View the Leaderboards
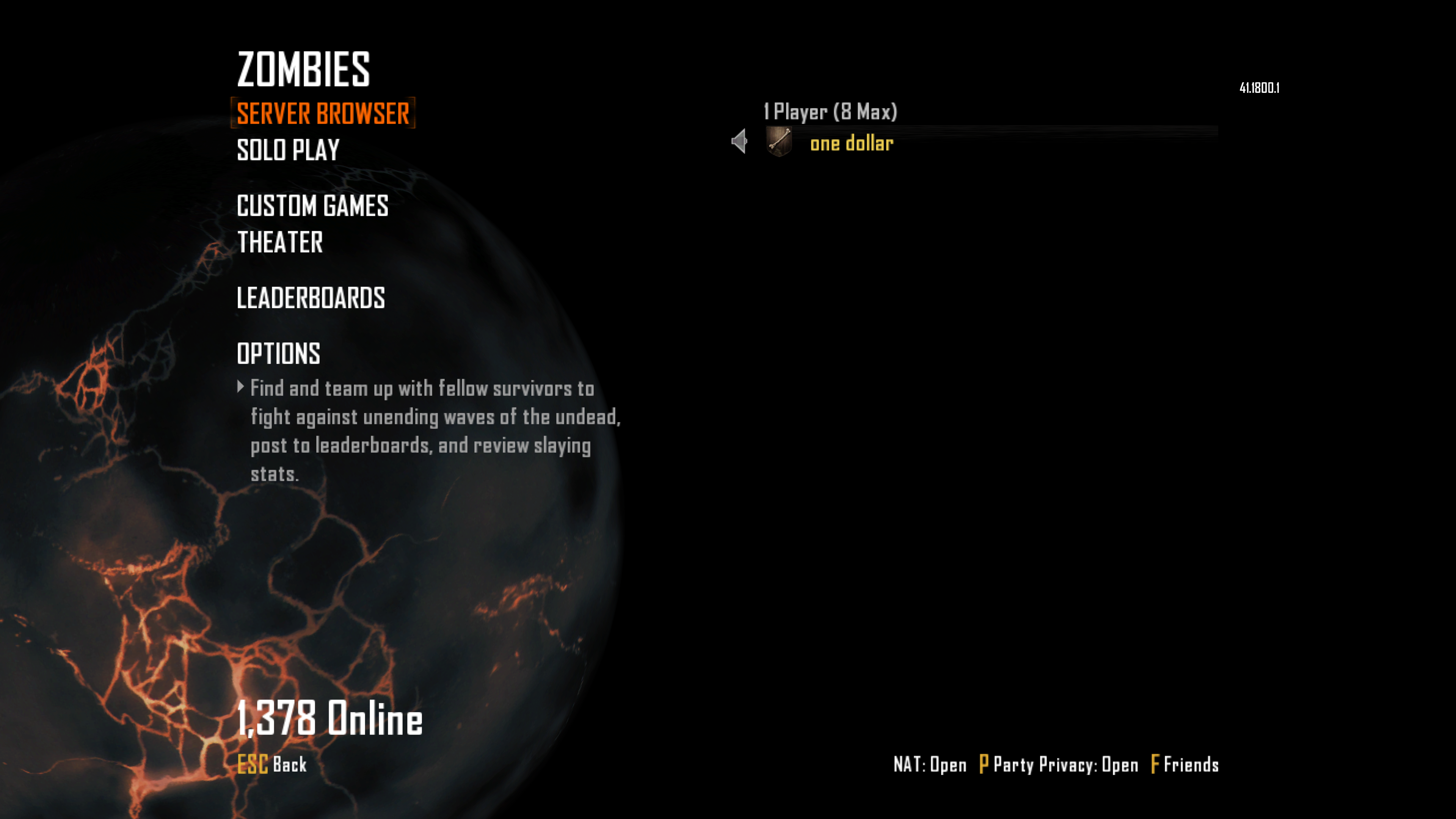Viewport: 1456px width, 819px height. 310,298
